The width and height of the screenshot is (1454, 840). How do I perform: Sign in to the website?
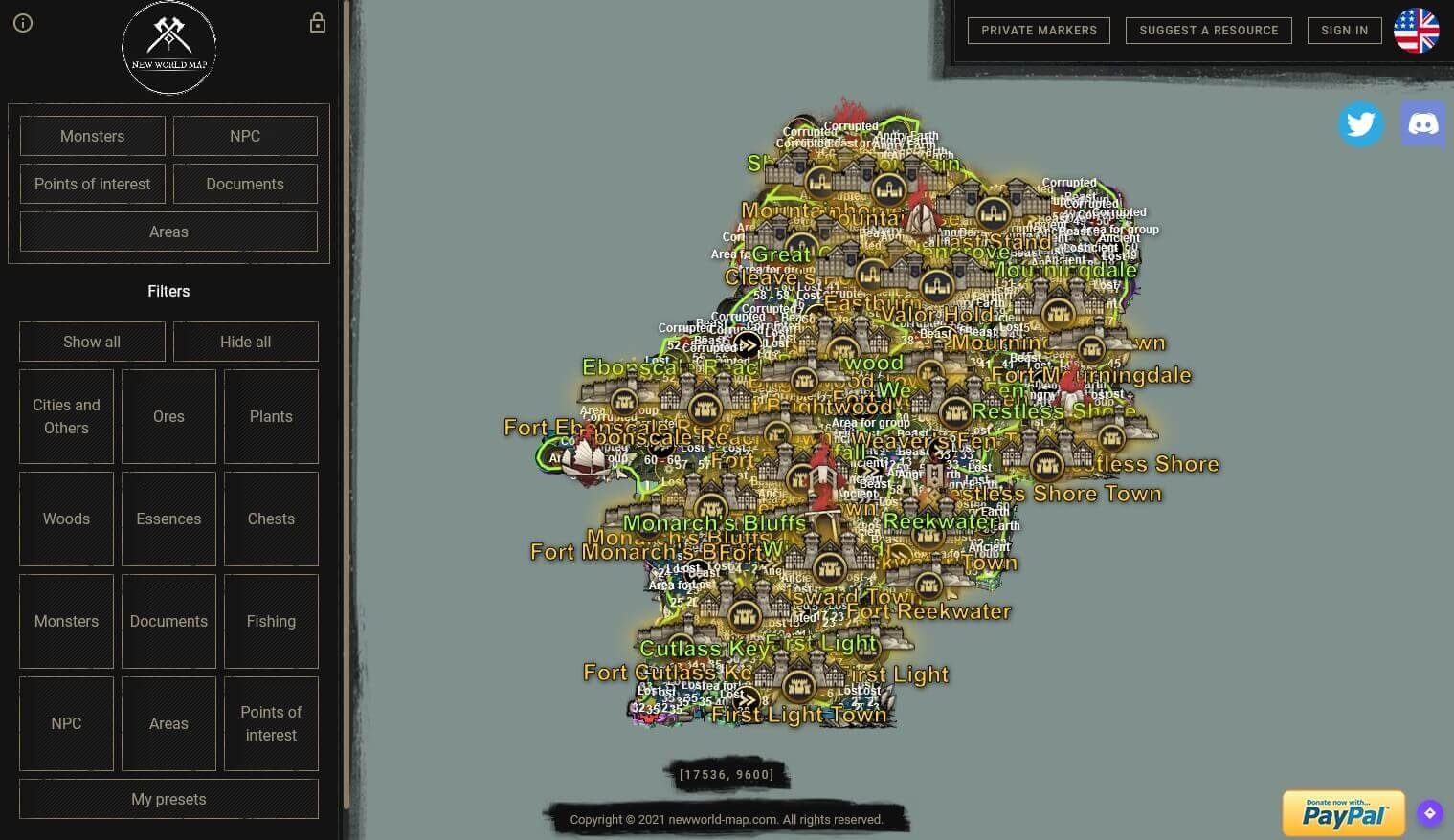[1344, 30]
